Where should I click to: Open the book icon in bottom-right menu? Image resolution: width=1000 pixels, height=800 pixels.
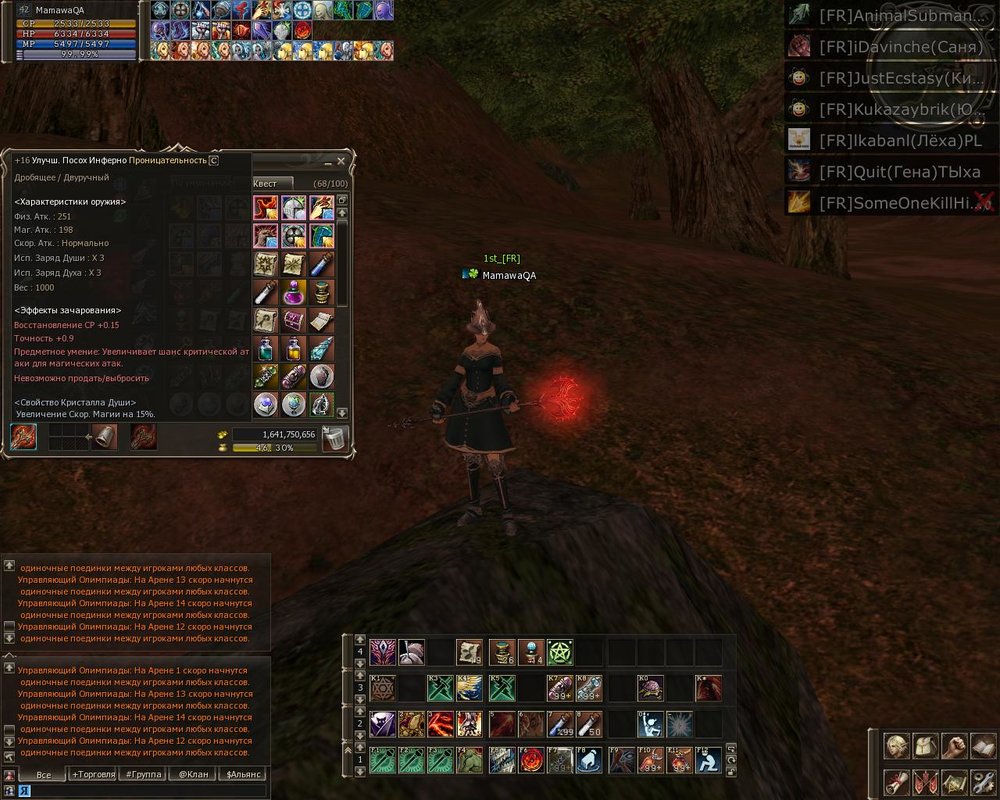[983, 746]
